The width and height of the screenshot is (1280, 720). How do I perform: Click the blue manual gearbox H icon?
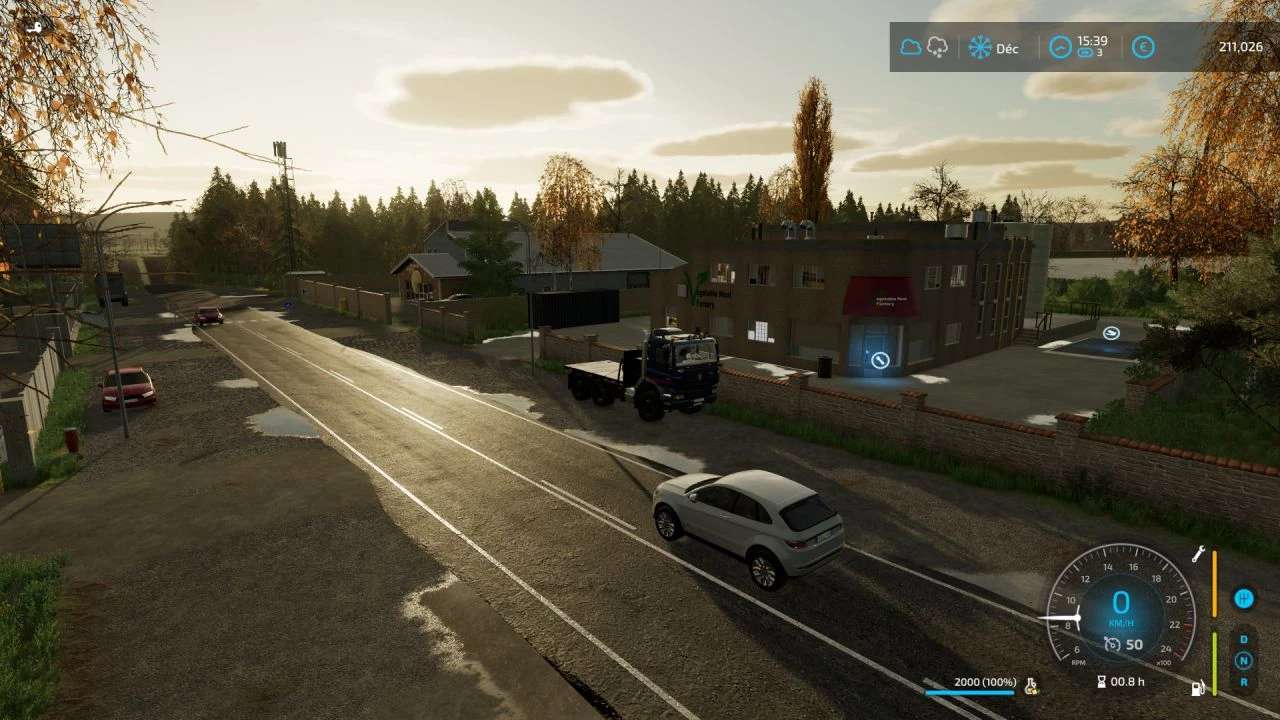[1243, 598]
